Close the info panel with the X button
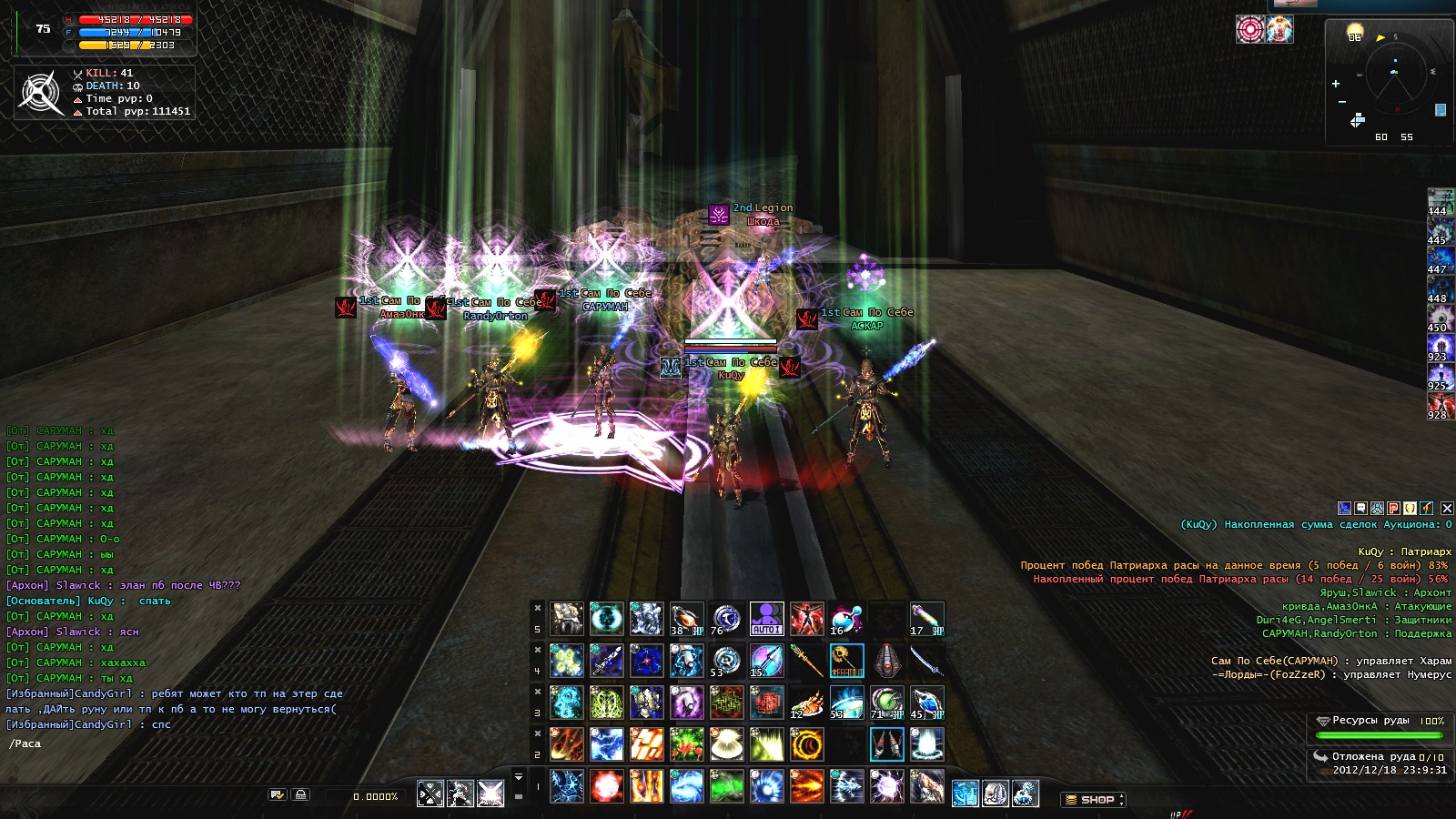The width and height of the screenshot is (1456, 819). (1447, 509)
